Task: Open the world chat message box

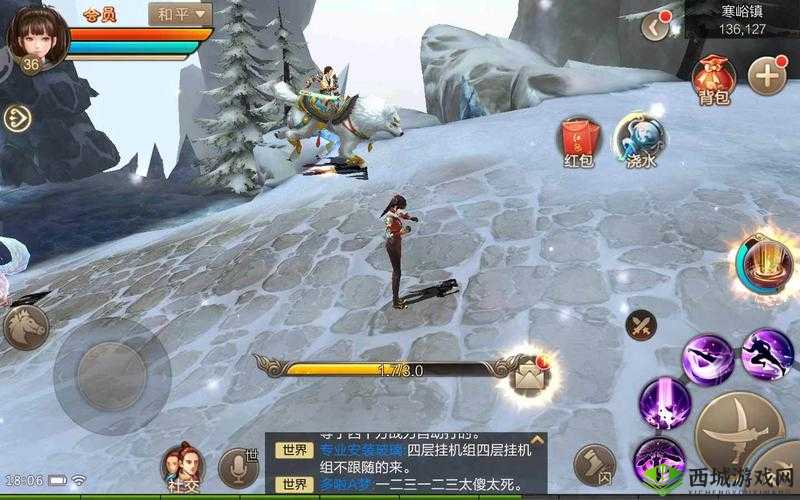Action: click(405, 465)
